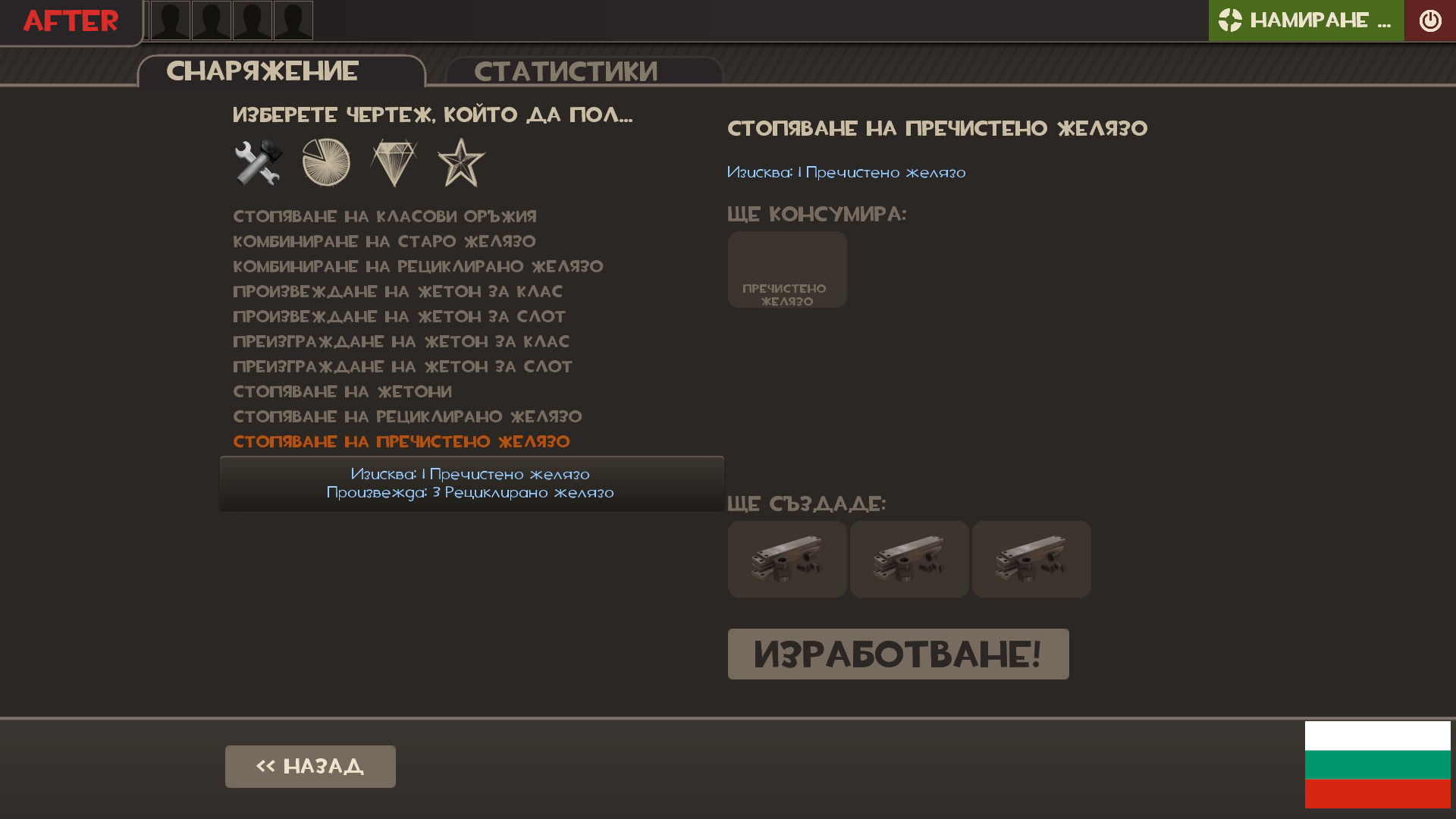Select the ПРОИЗВЕЖДАНЕ НА ЖЕТОН ЗА КЛАС blueprint
Viewport: 1456px width, 819px height.
click(x=397, y=291)
